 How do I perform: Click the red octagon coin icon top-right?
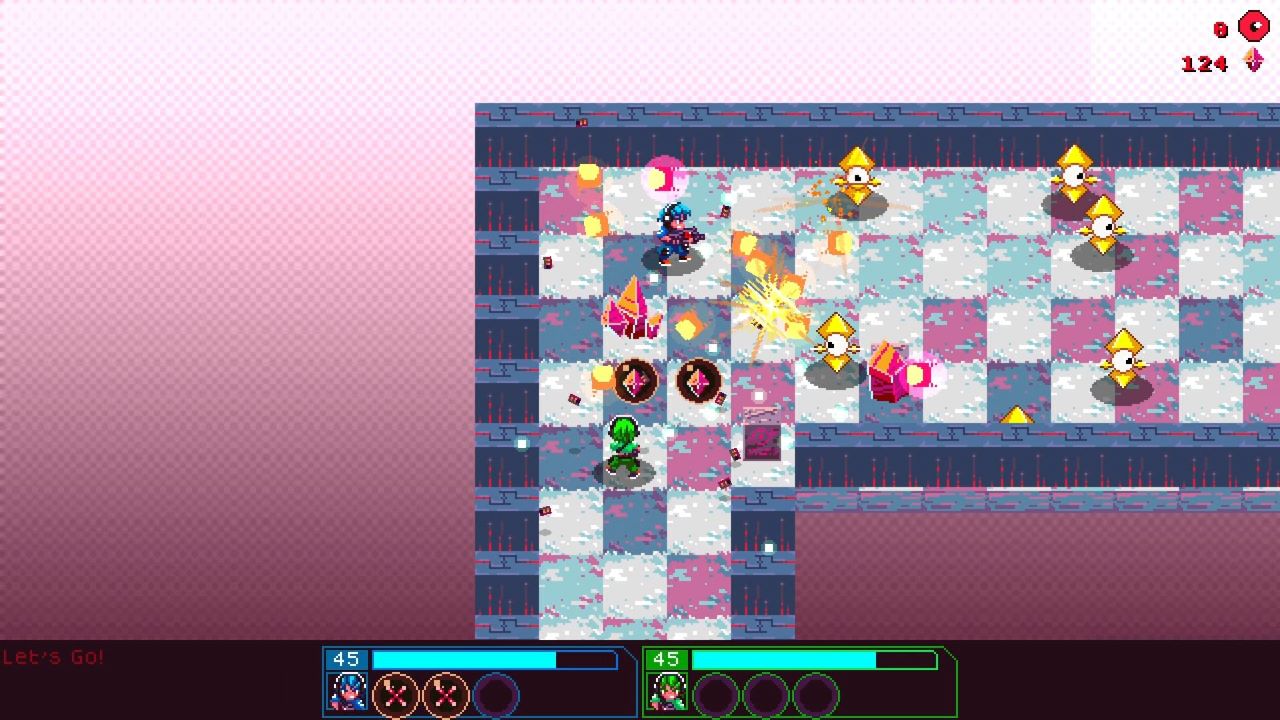[x=1254, y=24]
